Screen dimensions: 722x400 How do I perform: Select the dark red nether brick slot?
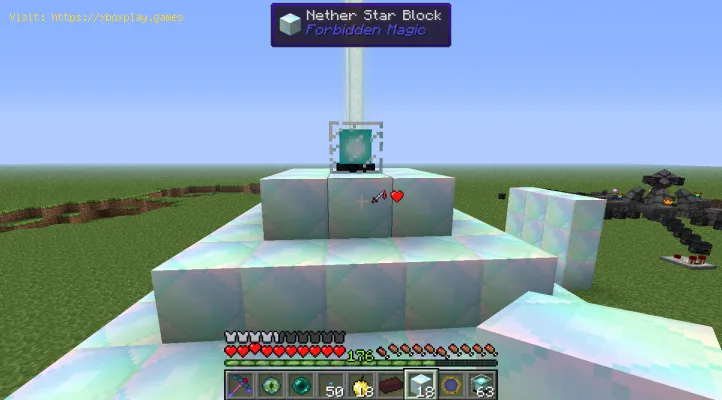(388, 385)
